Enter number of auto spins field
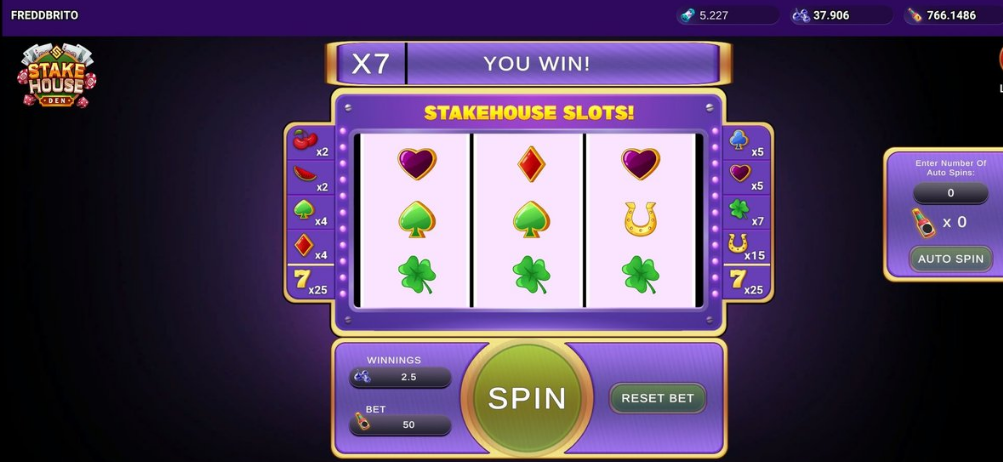The height and width of the screenshot is (462, 1003). point(950,193)
